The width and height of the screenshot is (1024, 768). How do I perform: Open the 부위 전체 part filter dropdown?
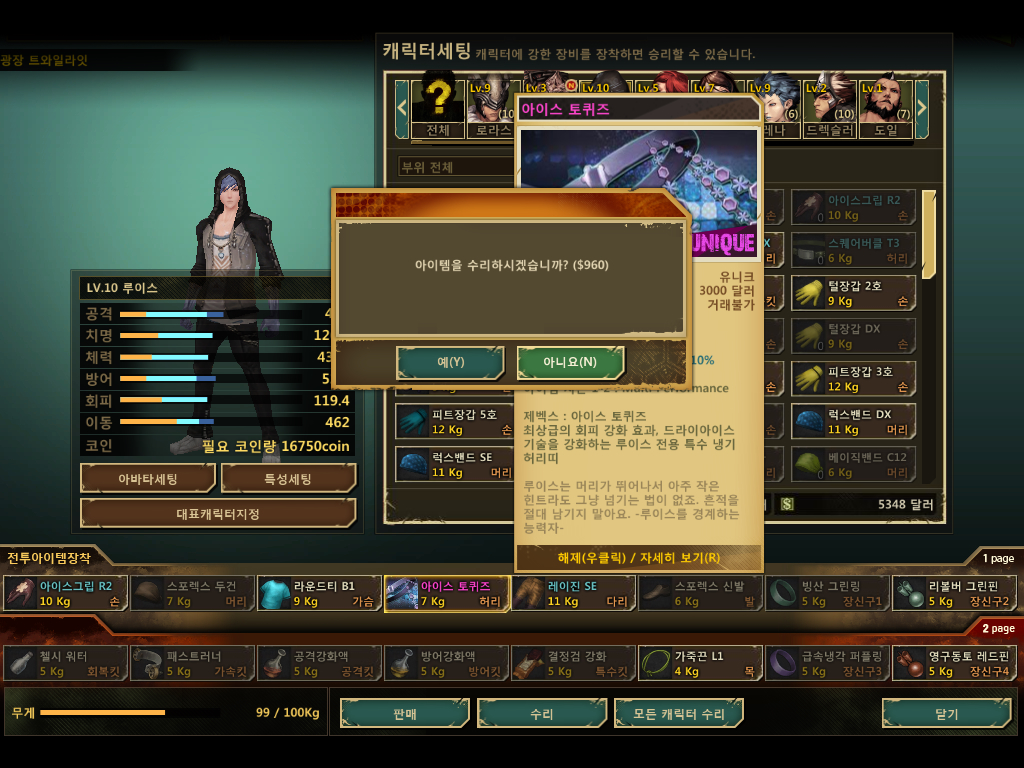455,166
